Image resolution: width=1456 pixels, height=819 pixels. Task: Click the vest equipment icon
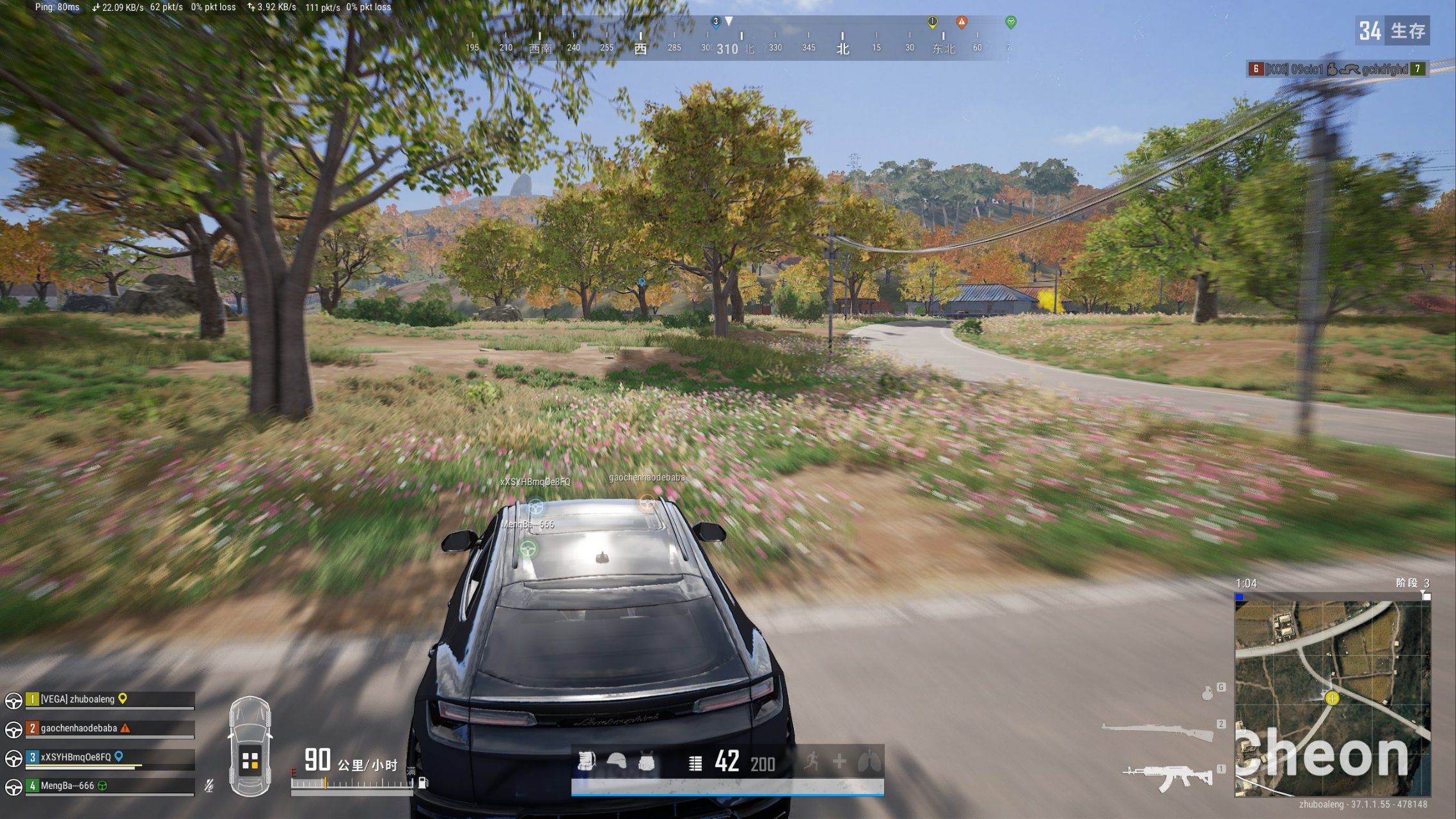[646, 762]
